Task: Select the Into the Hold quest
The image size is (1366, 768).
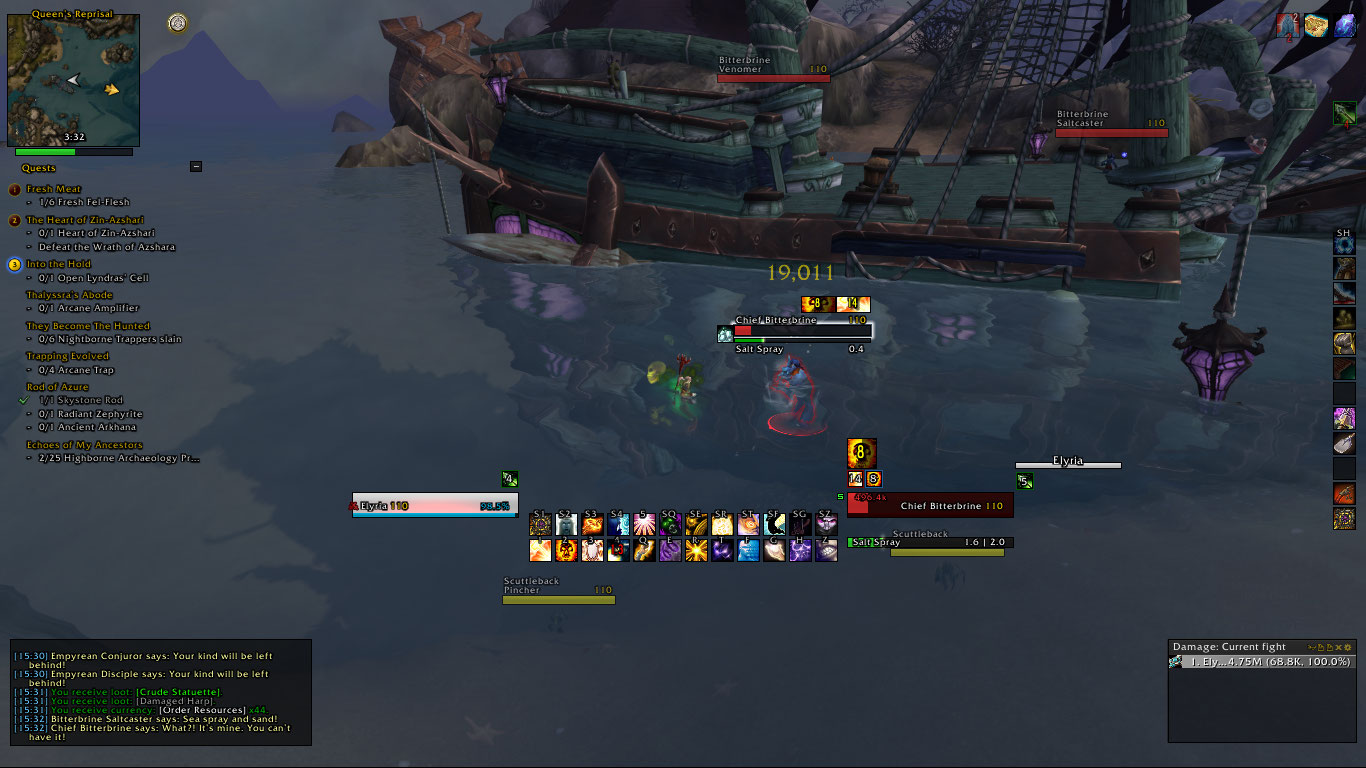Action: pyautogui.click(x=58, y=264)
